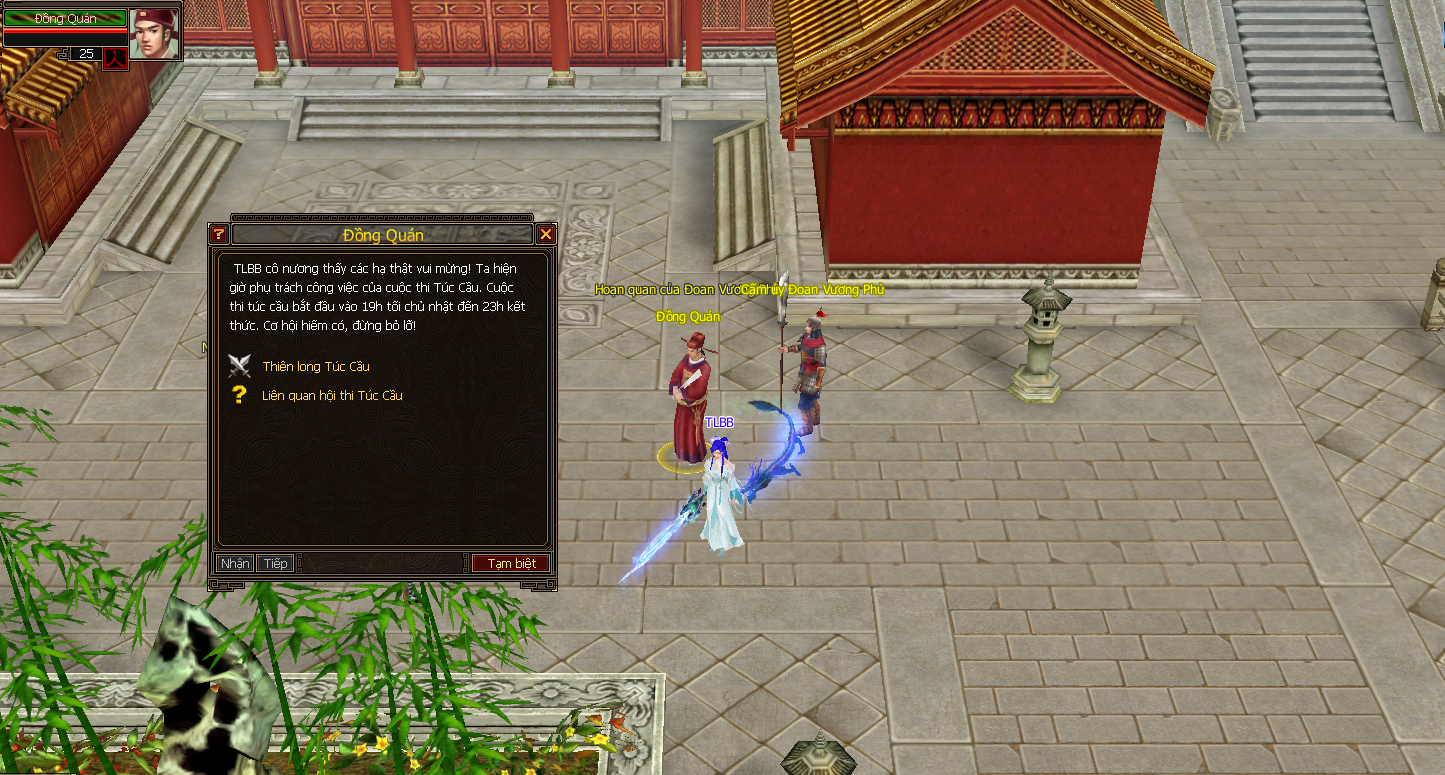Screen dimensions: 1445x775
Task: Say goodbye with Tạm biệt button
Action: pyautogui.click(x=511, y=564)
